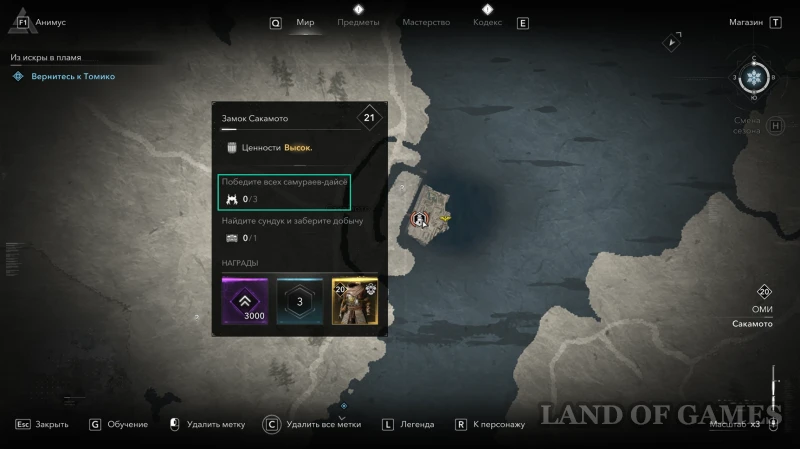The image size is (800, 449).
Task: Select the 3000 XP reward tile
Action: [247, 301]
